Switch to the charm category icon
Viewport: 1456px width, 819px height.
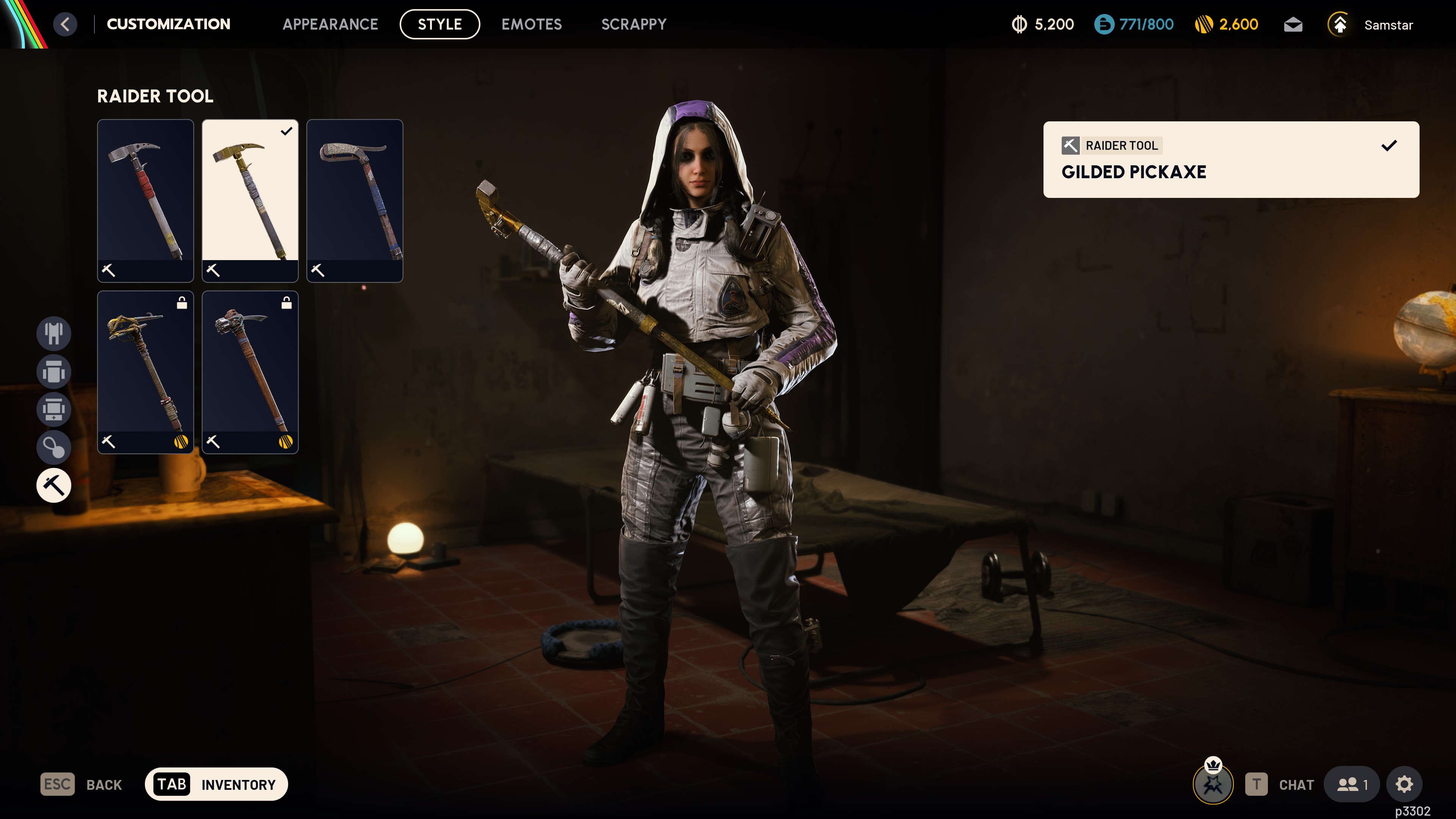tap(54, 448)
